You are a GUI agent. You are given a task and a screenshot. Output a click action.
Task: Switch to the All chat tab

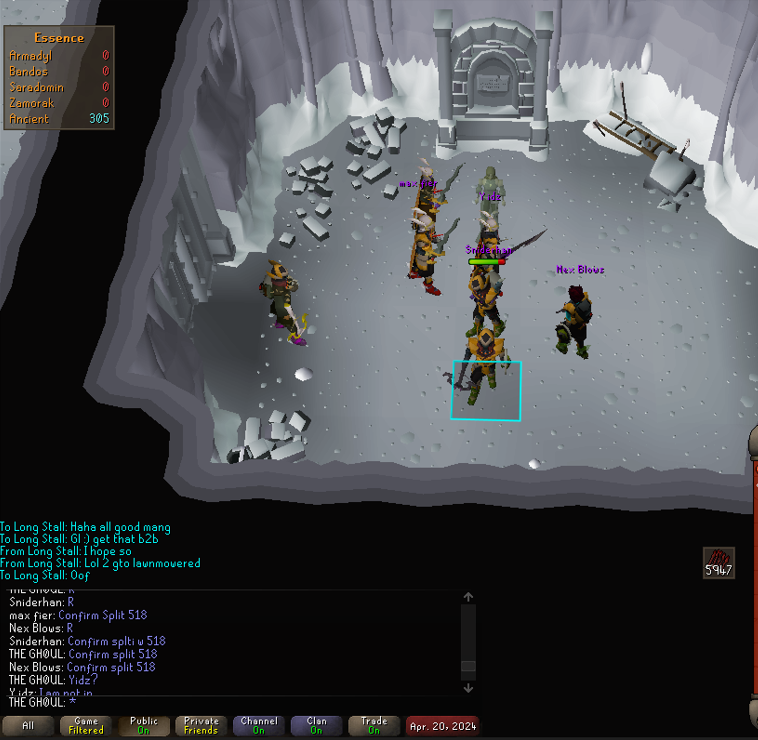[28, 725]
